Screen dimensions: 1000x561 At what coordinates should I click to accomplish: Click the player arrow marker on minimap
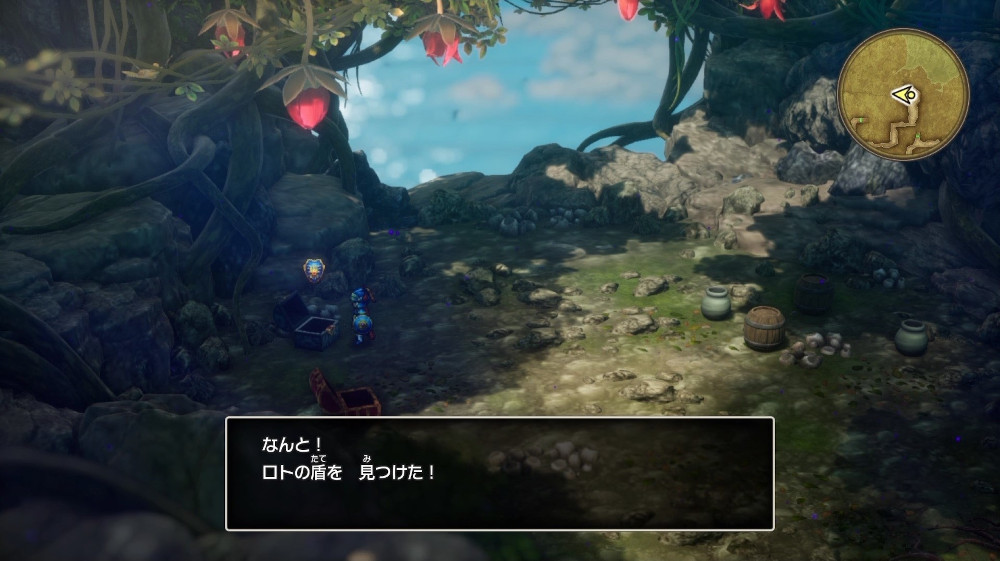(903, 95)
